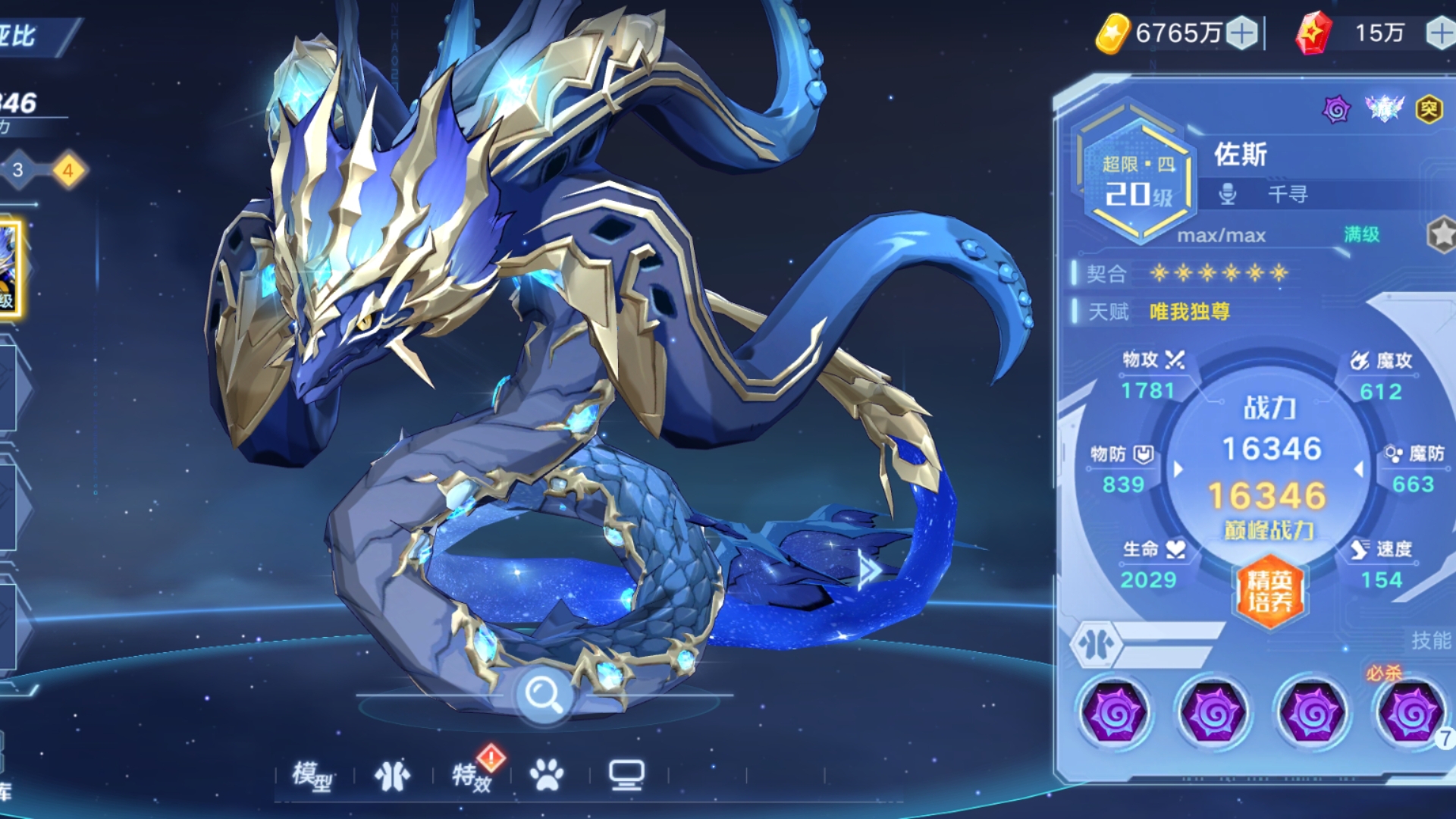Select the wings icon next to 模型
Image resolution: width=1456 pixels, height=819 pixels.
coord(392,775)
